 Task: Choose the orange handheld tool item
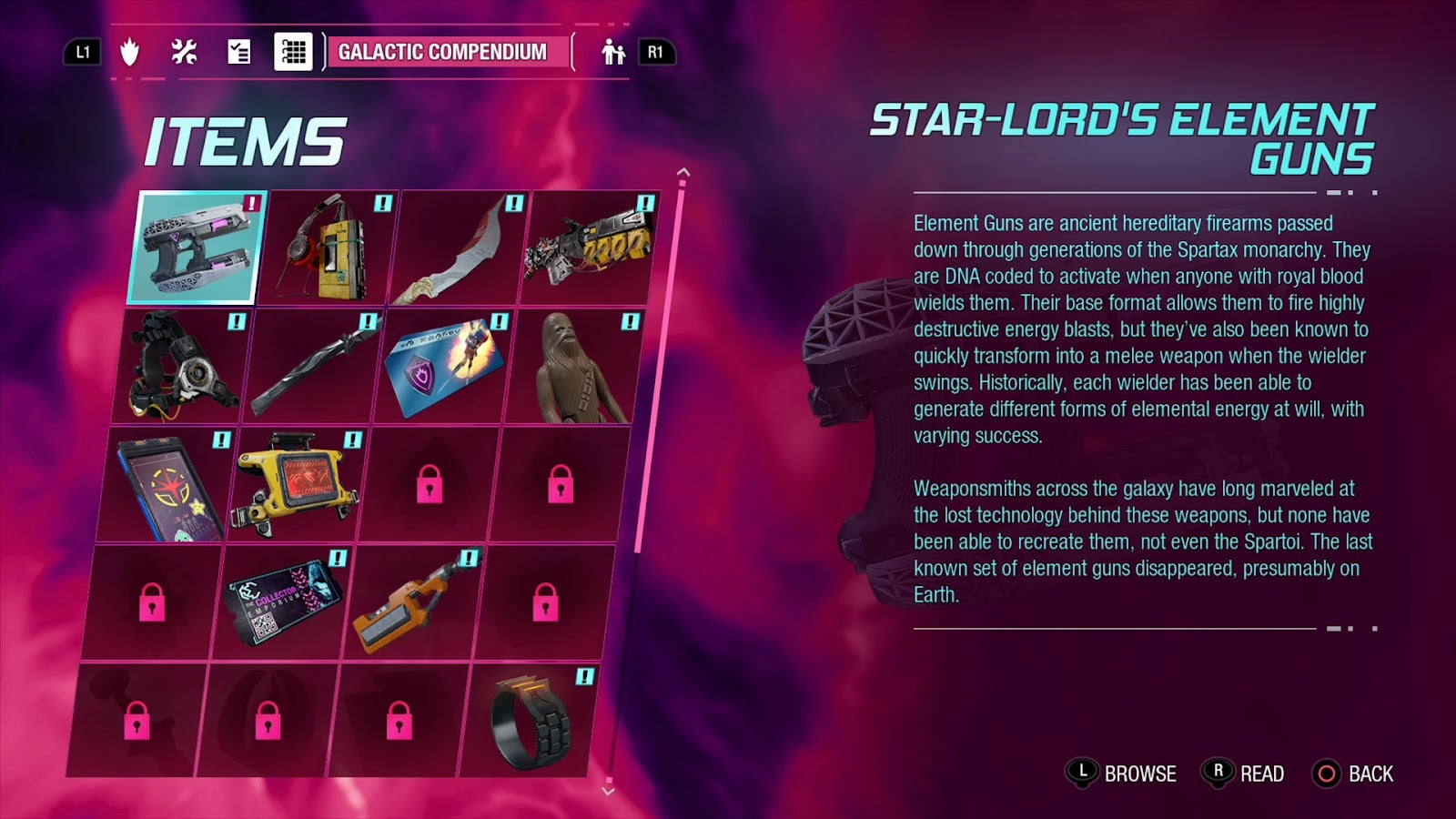pos(414,601)
